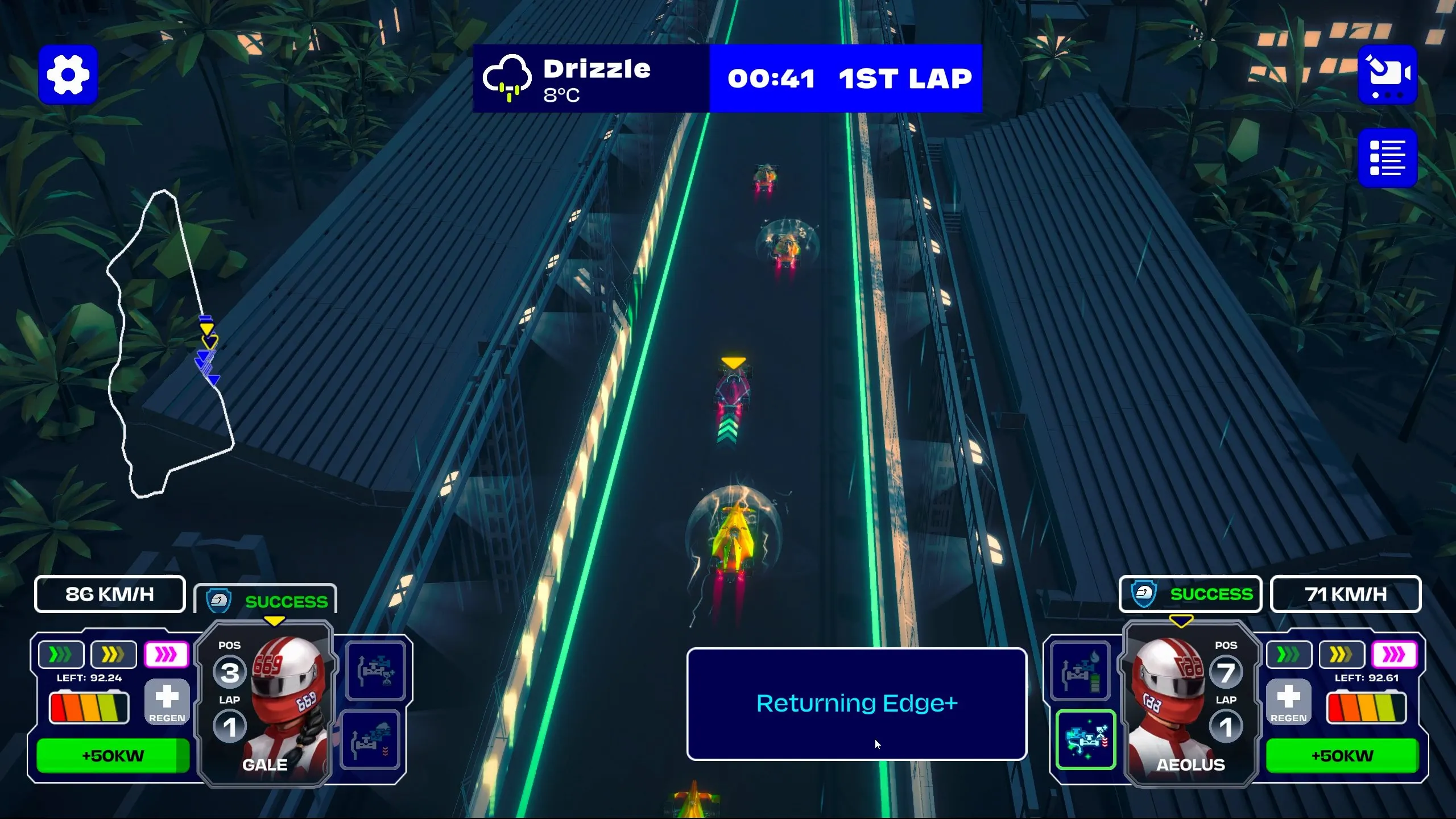This screenshot has width=1456, height=819.
Task: Activate Aeolus's flame and battery overtake ability
Action: tap(1079, 671)
